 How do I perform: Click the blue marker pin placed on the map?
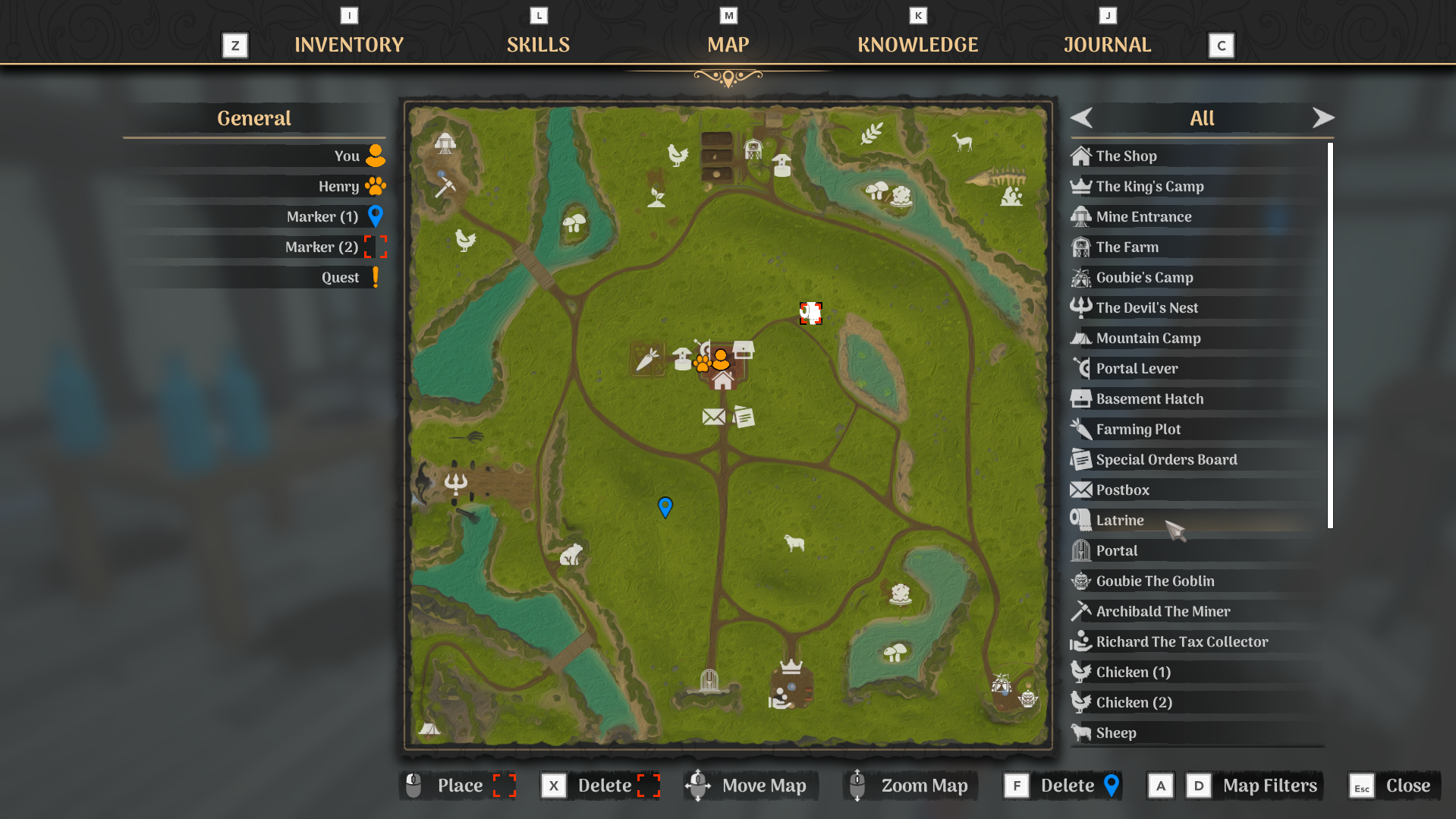[665, 507]
